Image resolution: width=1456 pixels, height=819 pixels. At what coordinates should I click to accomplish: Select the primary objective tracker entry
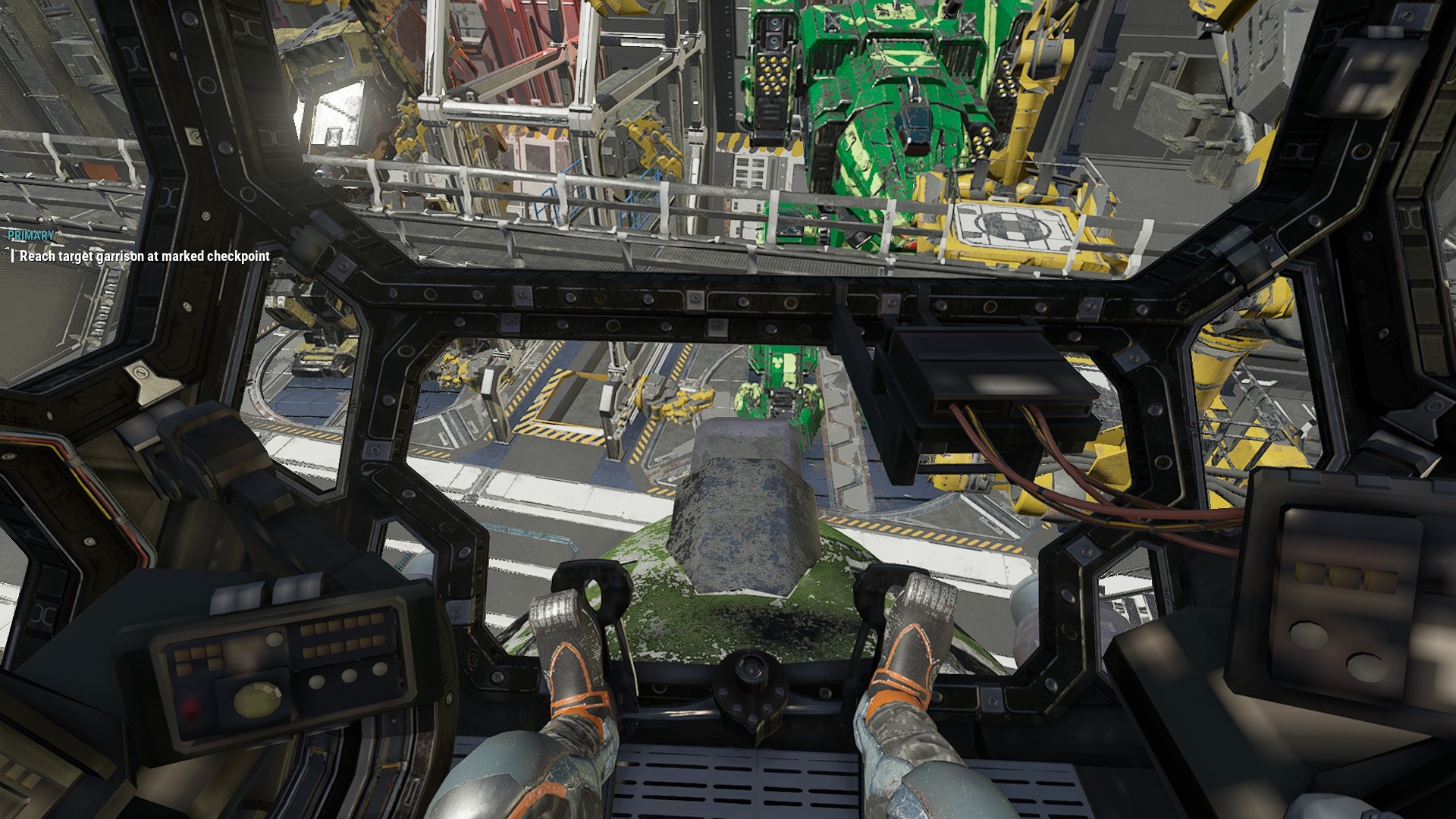coord(144,256)
